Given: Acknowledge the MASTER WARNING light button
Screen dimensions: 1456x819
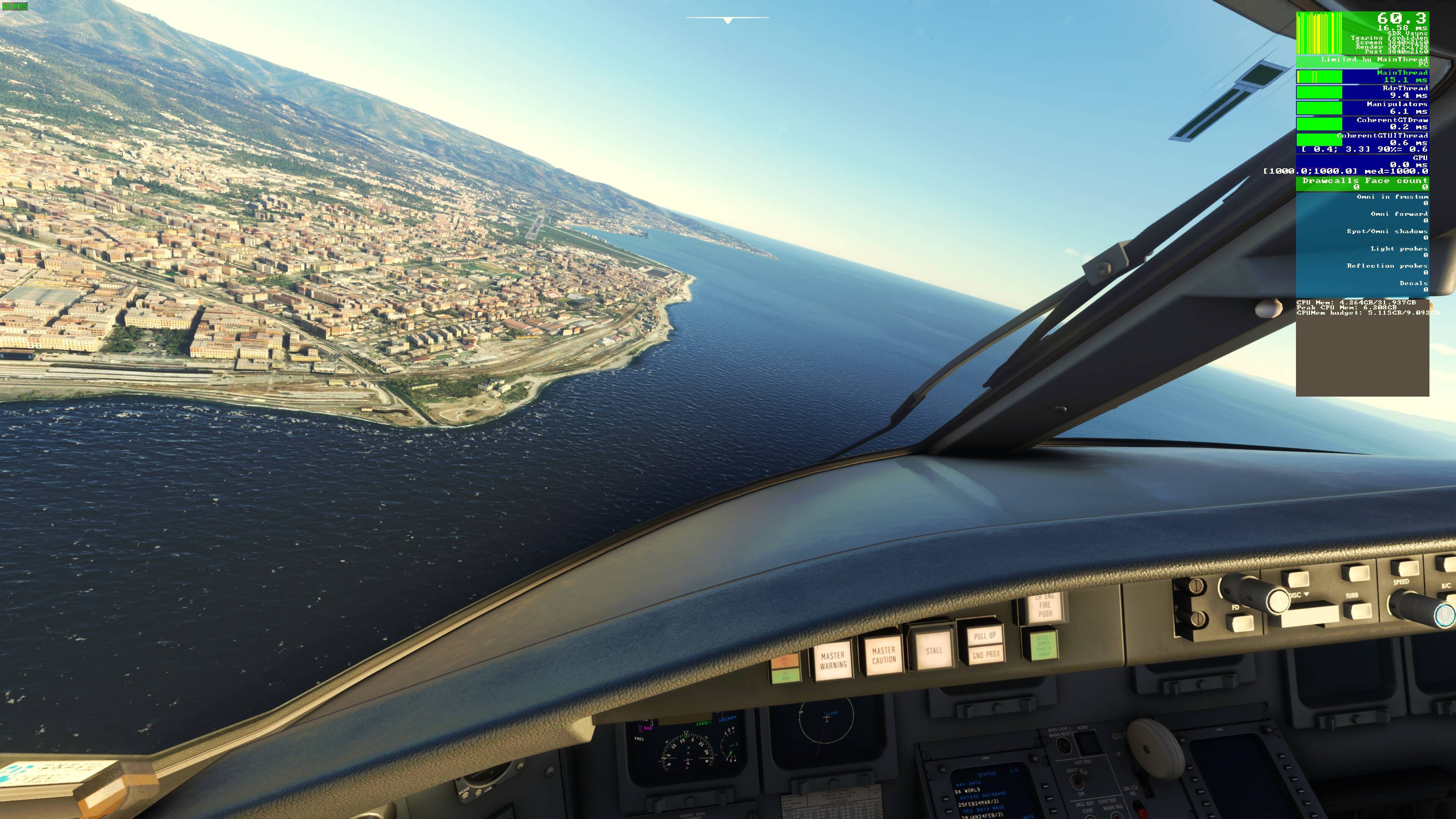Looking at the screenshot, I should (x=833, y=660).
